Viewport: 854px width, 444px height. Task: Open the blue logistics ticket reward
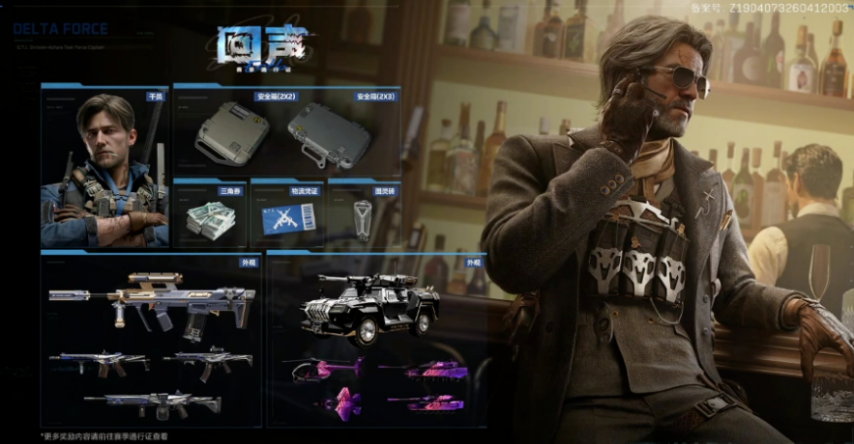point(287,215)
